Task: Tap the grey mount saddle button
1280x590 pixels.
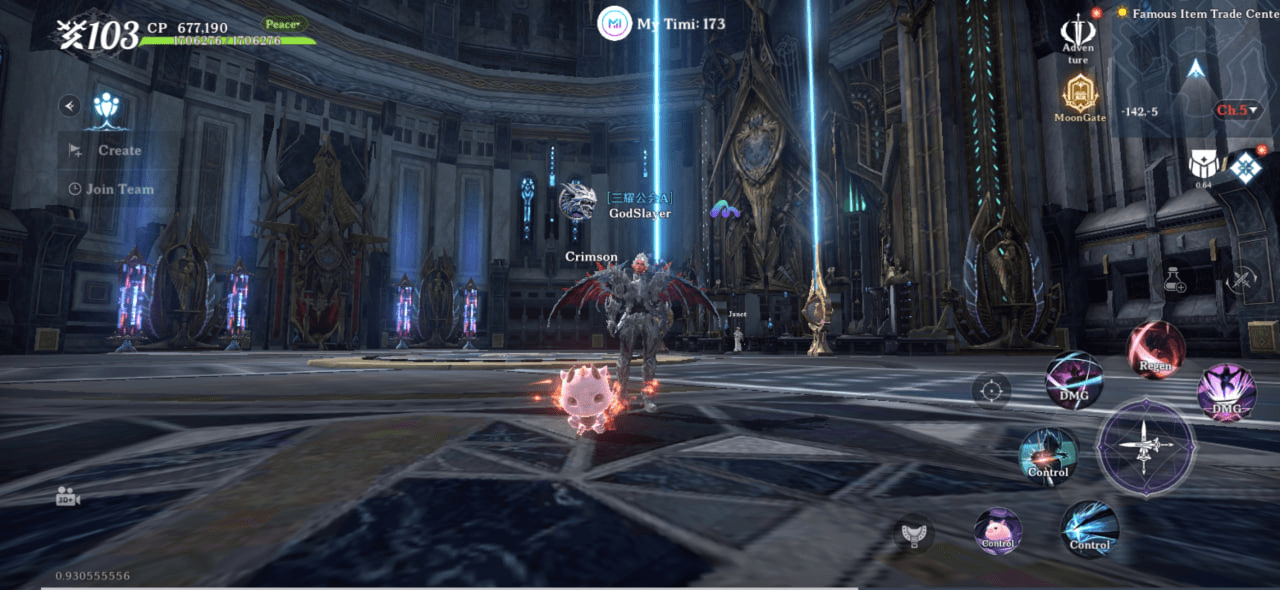Action: 913,533
